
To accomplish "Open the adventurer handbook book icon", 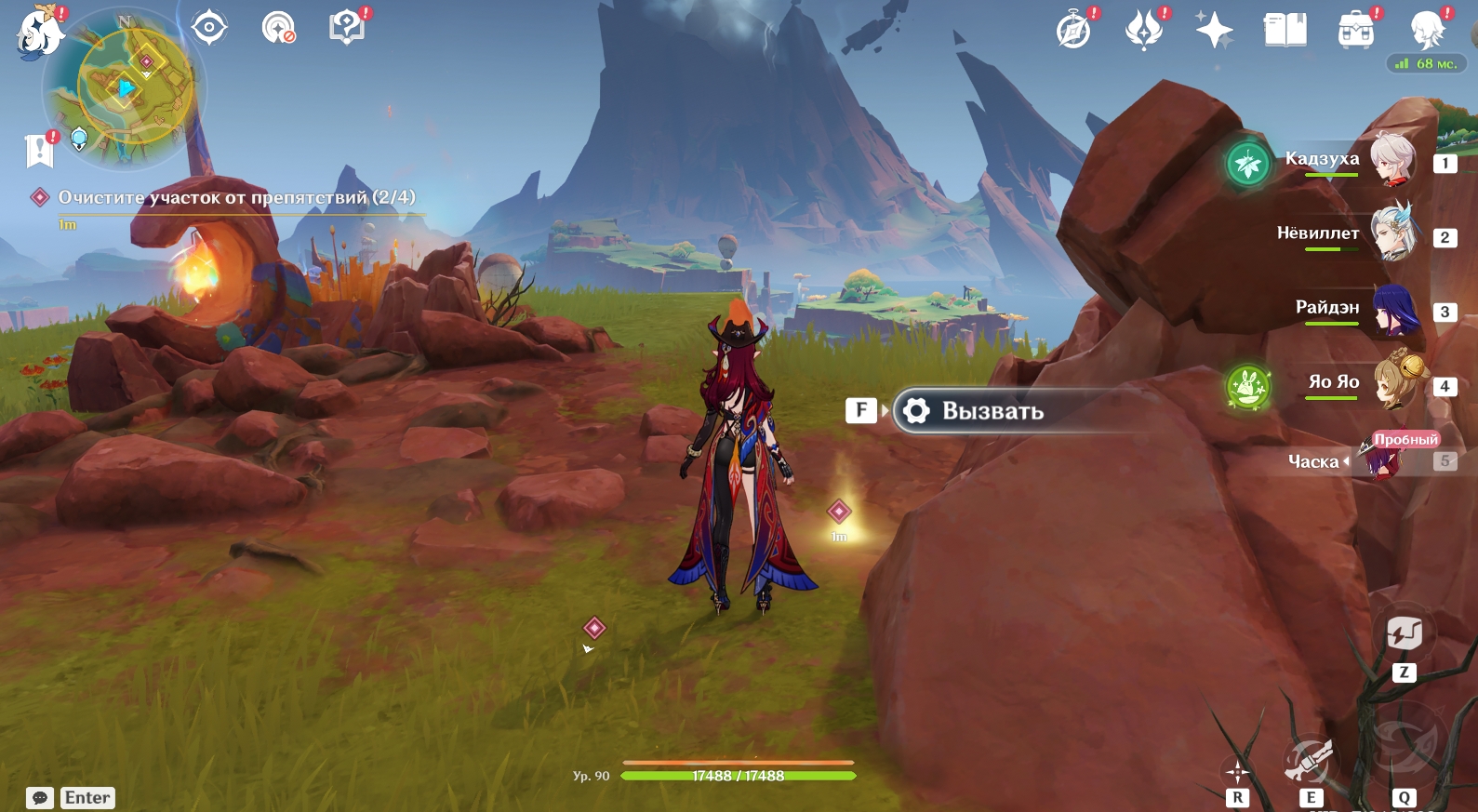I will [1285, 30].
